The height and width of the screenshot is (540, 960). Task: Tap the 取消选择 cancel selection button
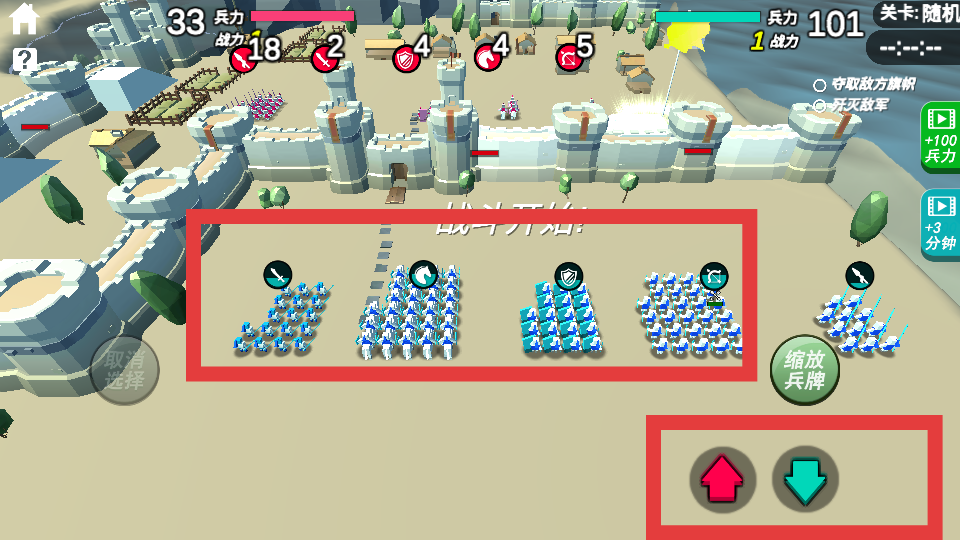[x=125, y=371]
